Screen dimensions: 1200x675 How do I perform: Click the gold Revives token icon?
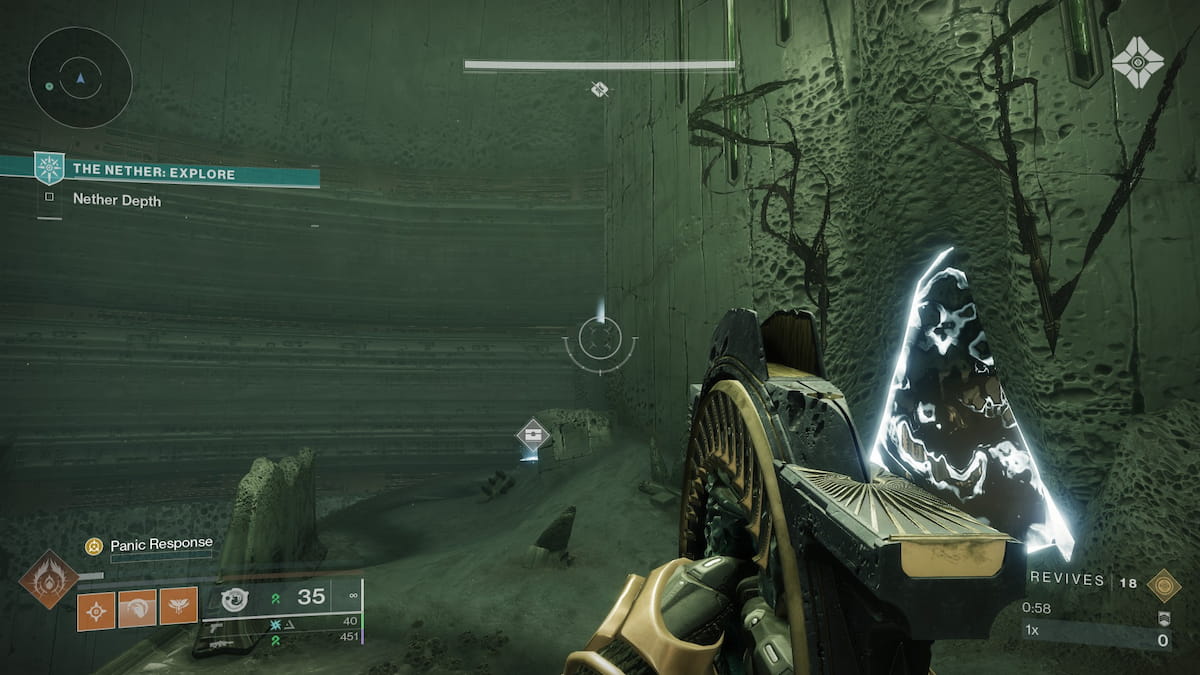[x=1163, y=584]
